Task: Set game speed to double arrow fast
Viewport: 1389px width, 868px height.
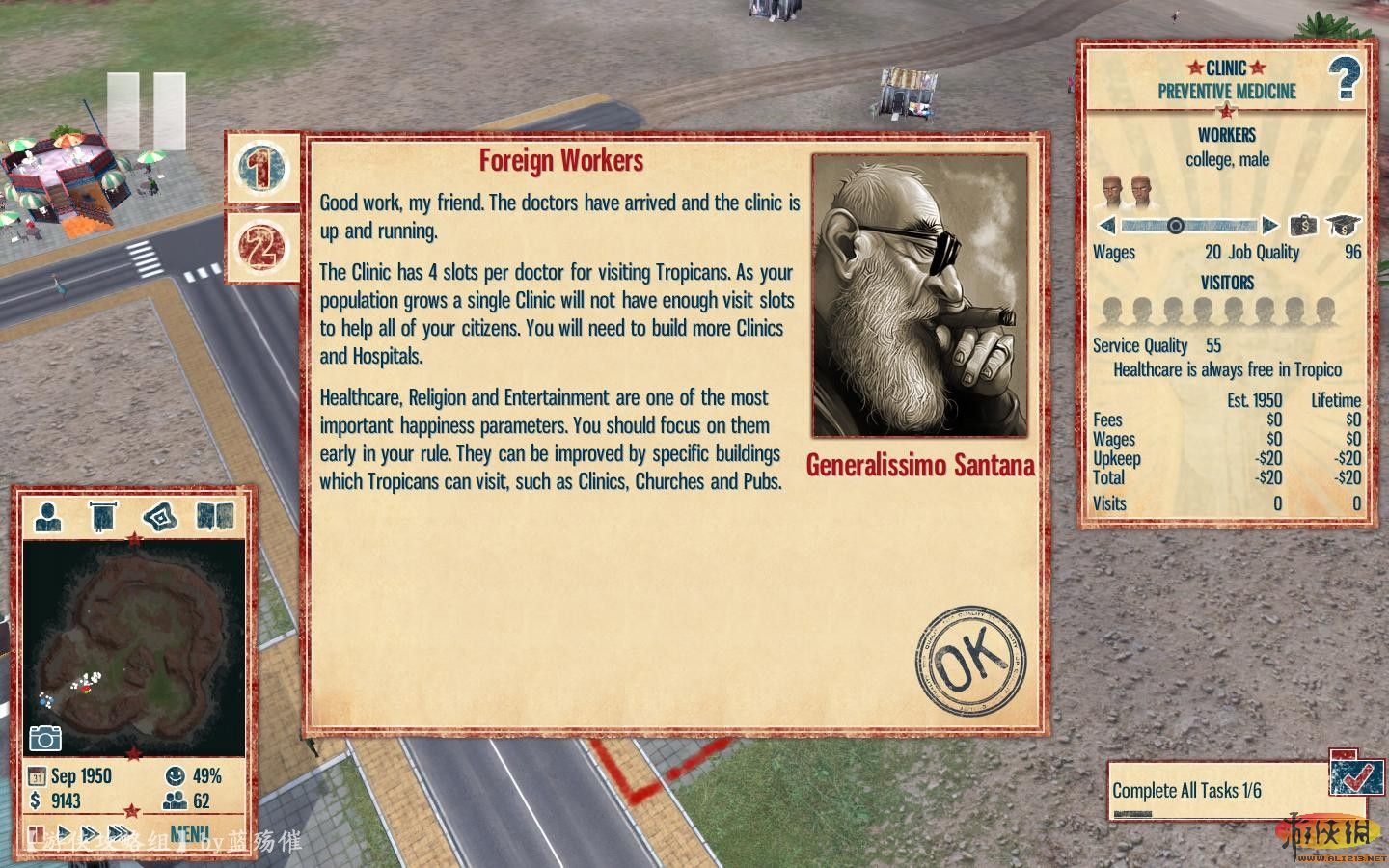Action: (92, 833)
